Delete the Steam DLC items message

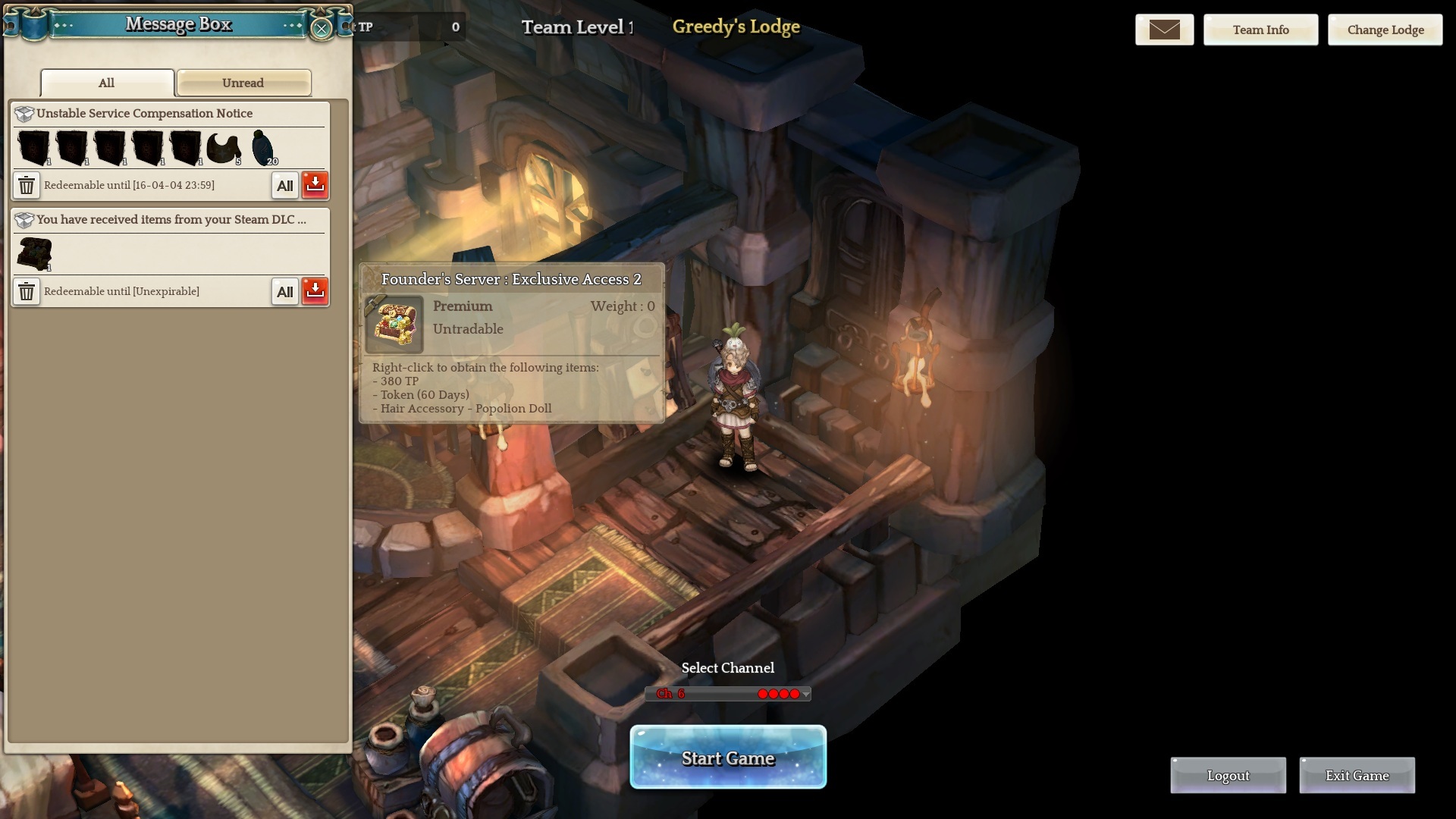[27, 291]
